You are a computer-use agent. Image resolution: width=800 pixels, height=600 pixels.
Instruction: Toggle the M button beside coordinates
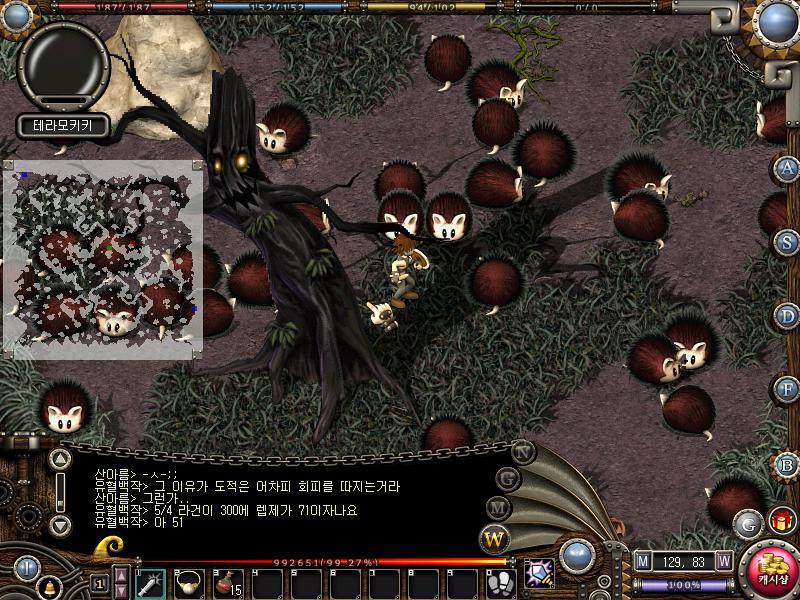pyautogui.click(x=643, y=562)
